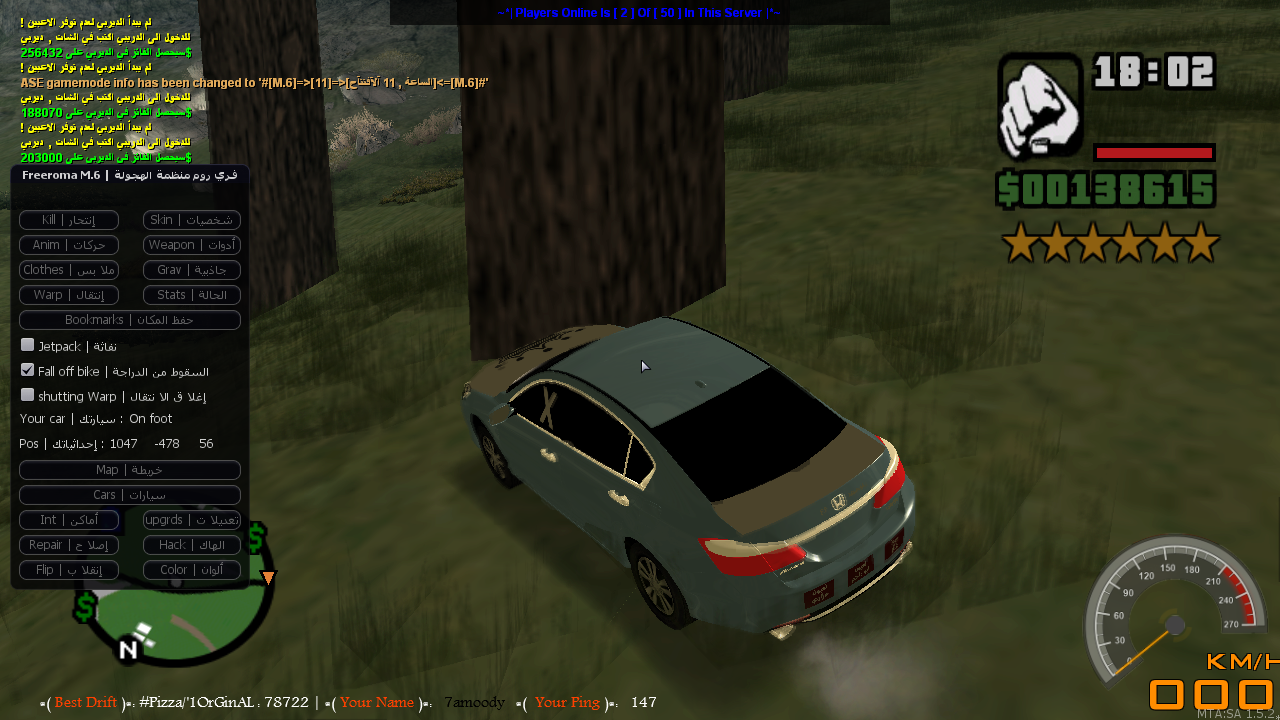Open the Int interiors menu
The height and width of the screenshot is (720, 1280).
pyautogui.click(x=69, y=520)
